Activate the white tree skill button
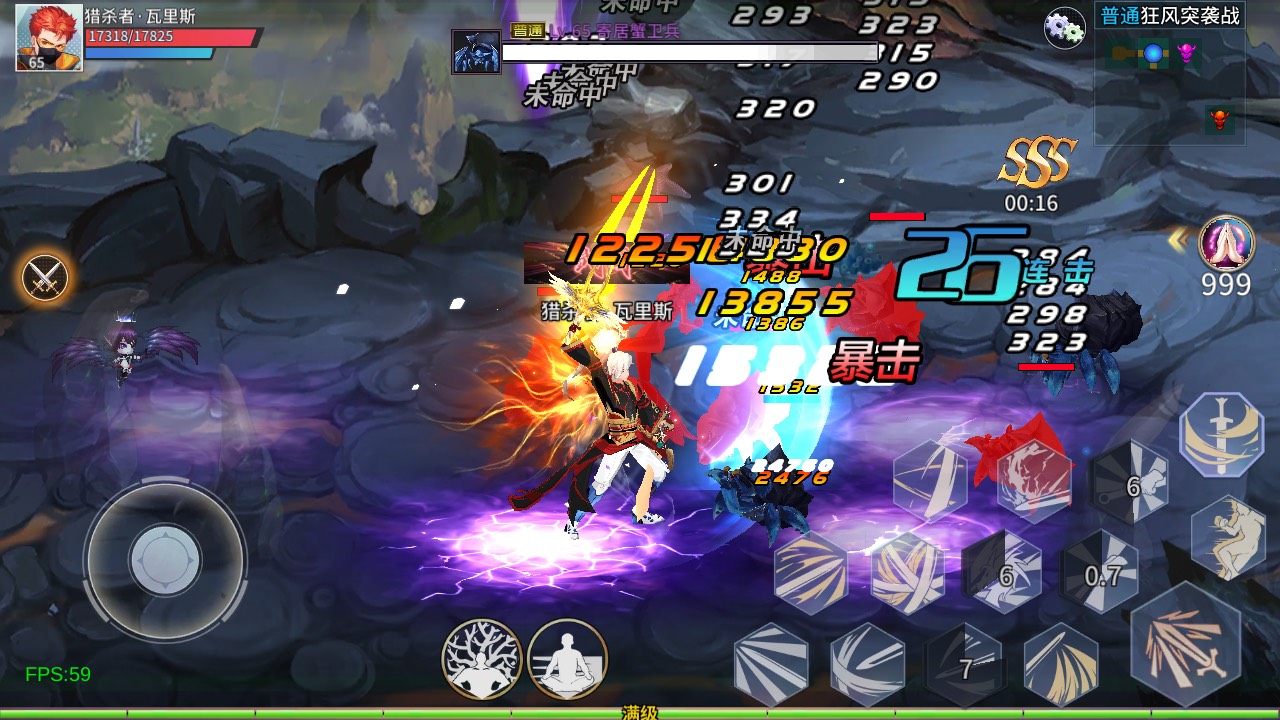This screenshot has width=1280, height=720. click(x=482, y=657)
